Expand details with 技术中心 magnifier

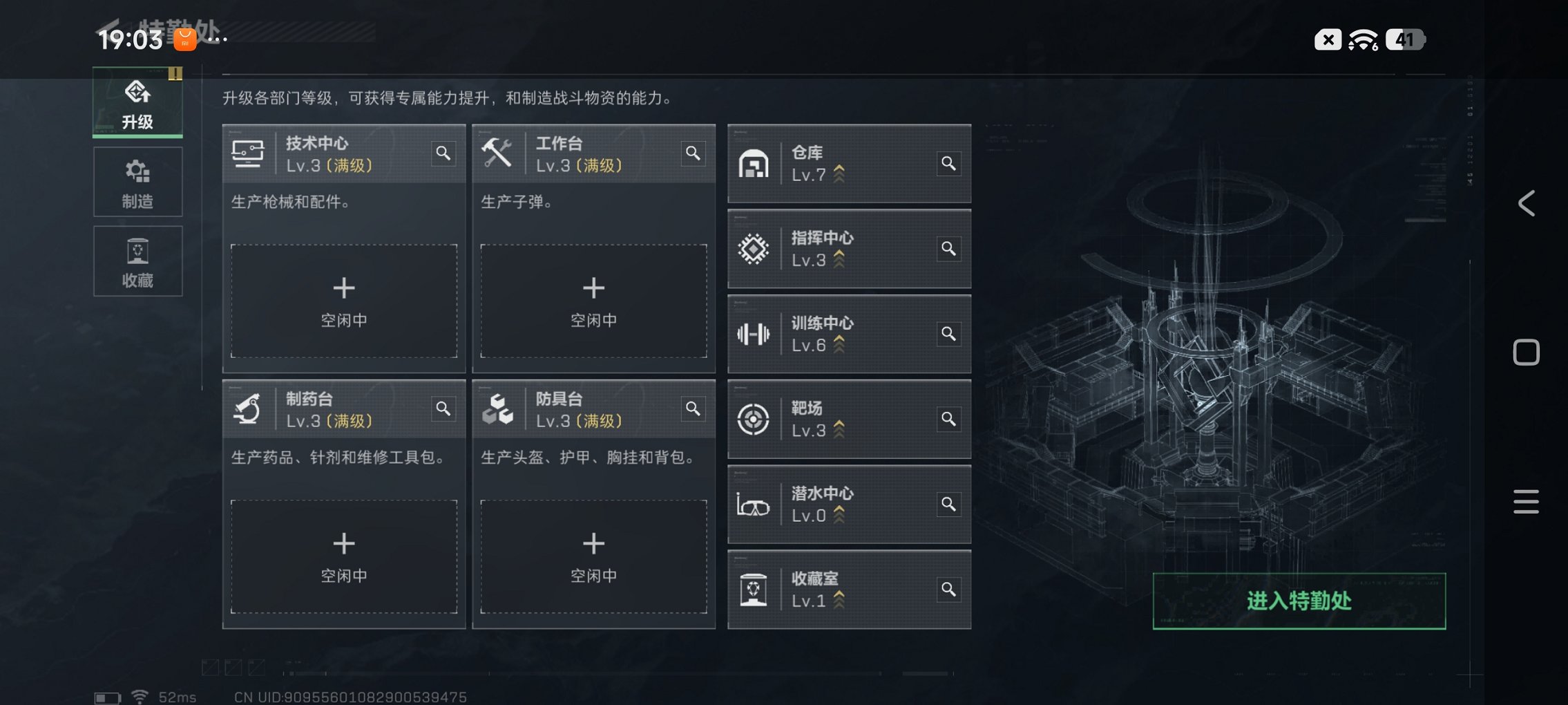click(x=444, y=154)
